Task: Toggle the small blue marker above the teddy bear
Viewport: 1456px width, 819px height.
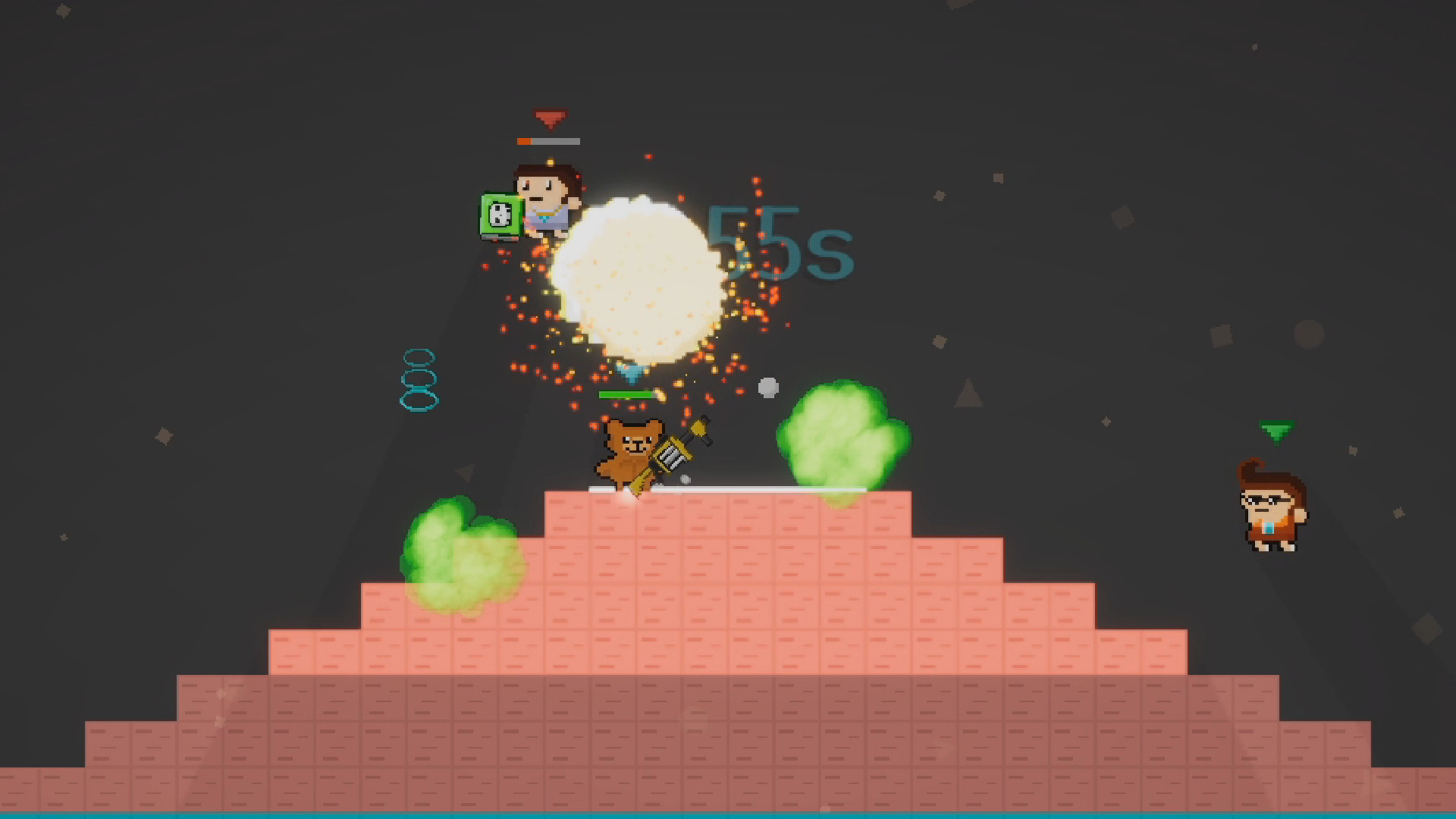Action: [630, 371]
